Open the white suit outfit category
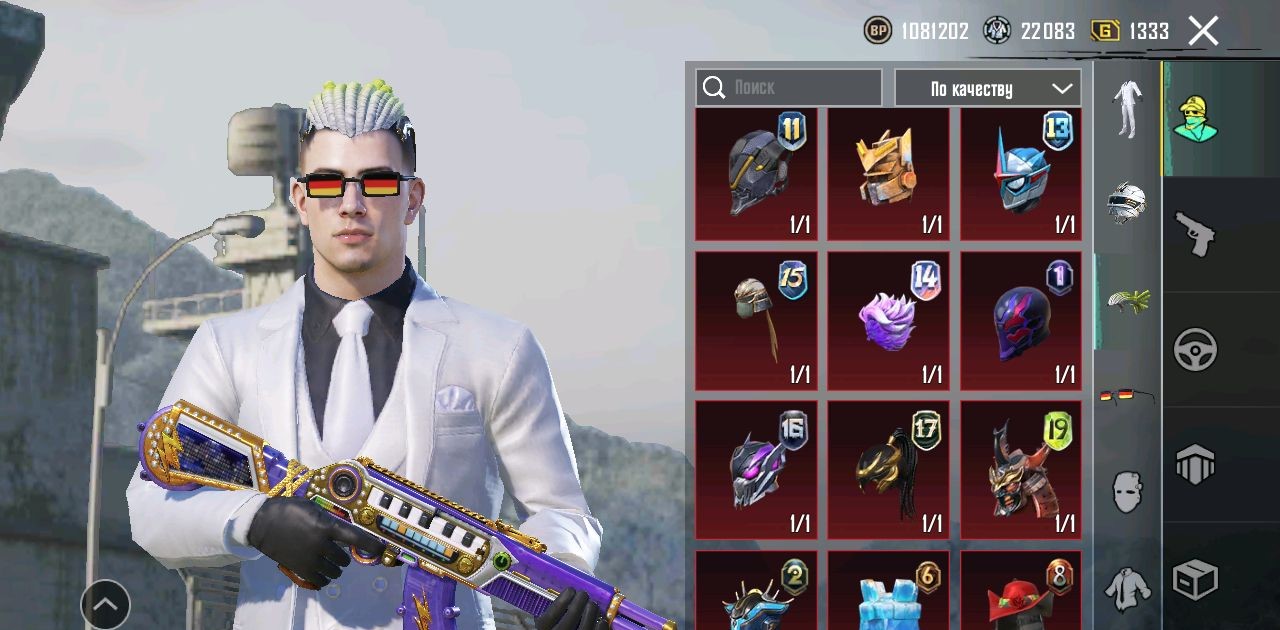The height and width of the screenshot is (630, 1280). click(1128, 108)
